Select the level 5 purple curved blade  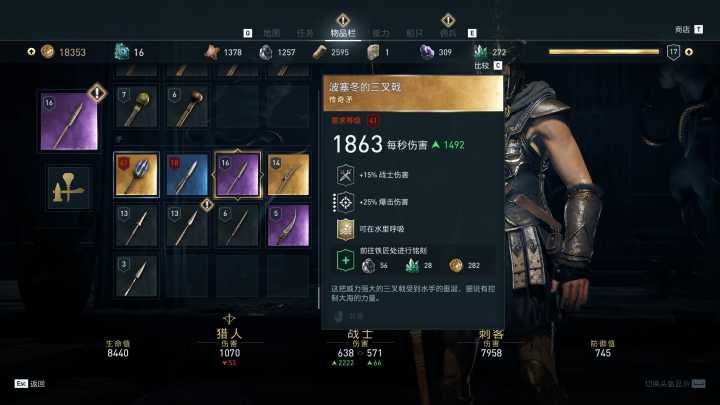pos(287,226)
